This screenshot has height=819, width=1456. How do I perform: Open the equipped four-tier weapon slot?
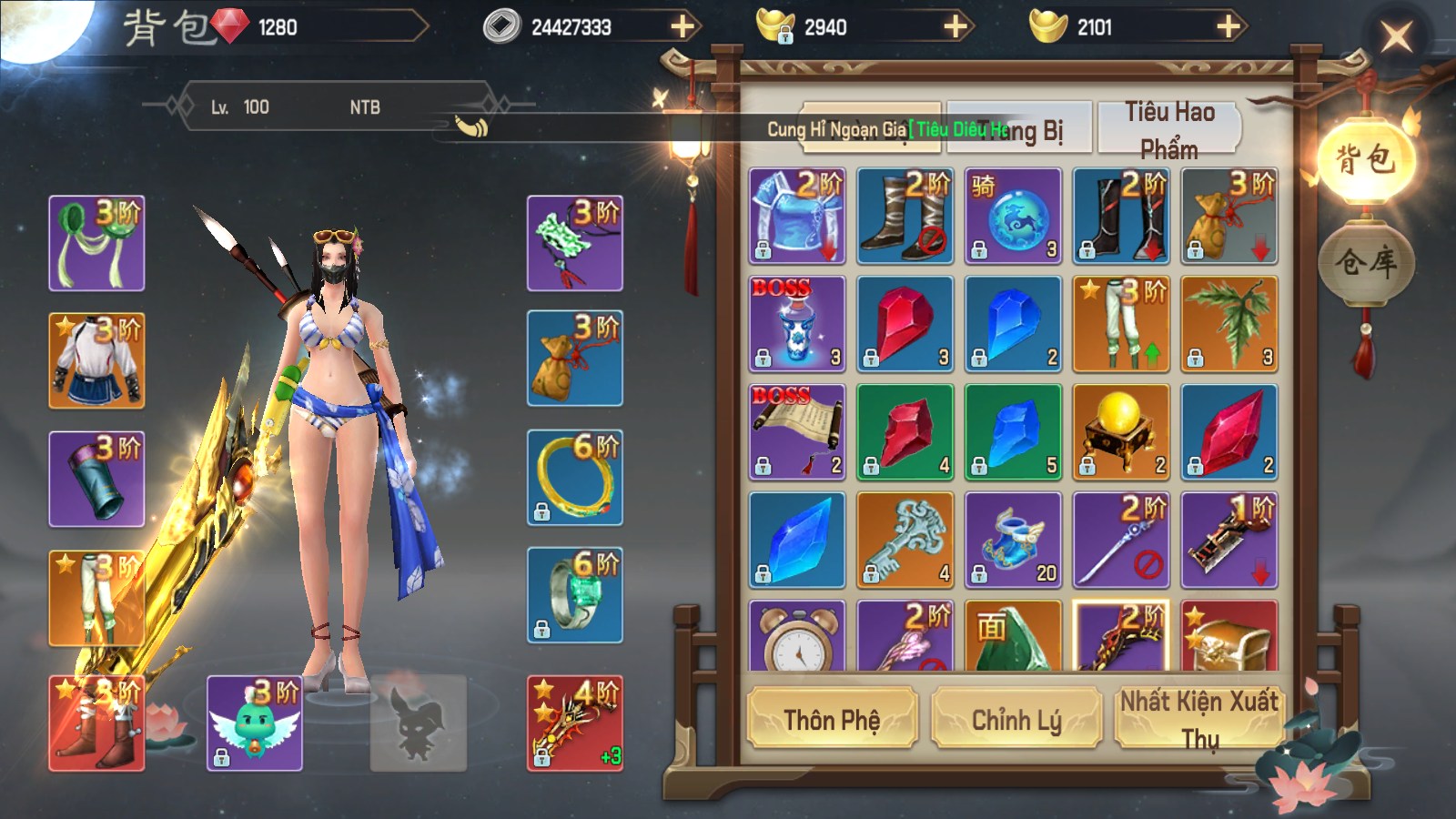coord(574,723)
